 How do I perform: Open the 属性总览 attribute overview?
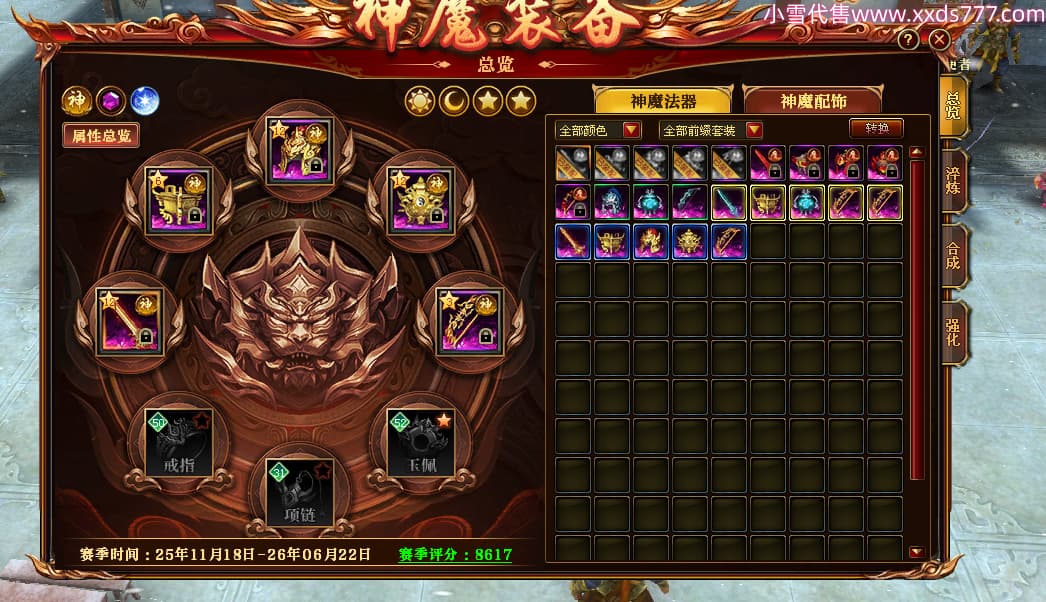(100, 135)
